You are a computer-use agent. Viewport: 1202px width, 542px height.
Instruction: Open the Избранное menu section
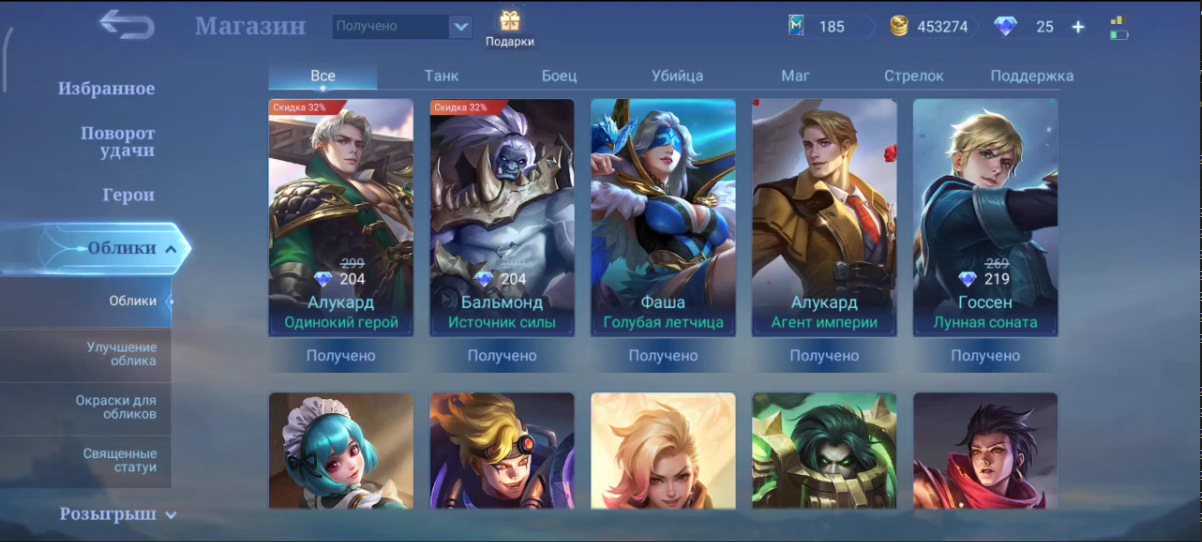click(106, 89)
